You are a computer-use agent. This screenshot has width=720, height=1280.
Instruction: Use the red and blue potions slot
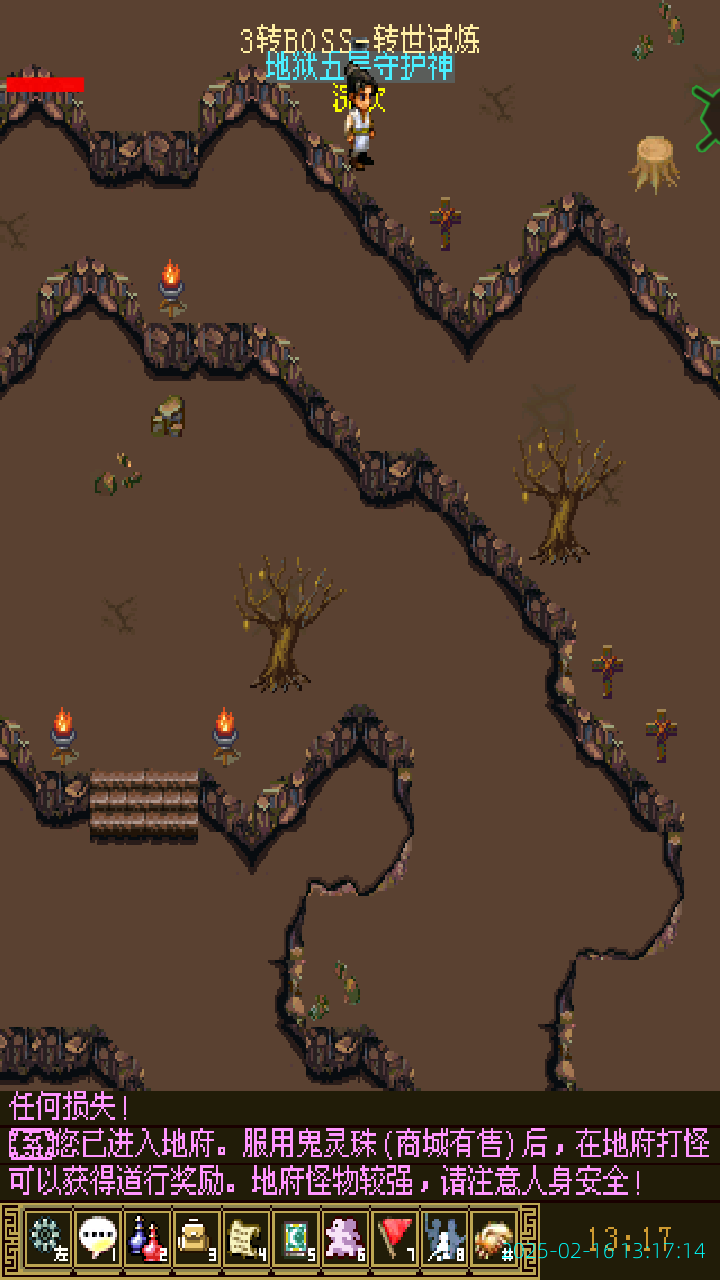[147, 1238]
